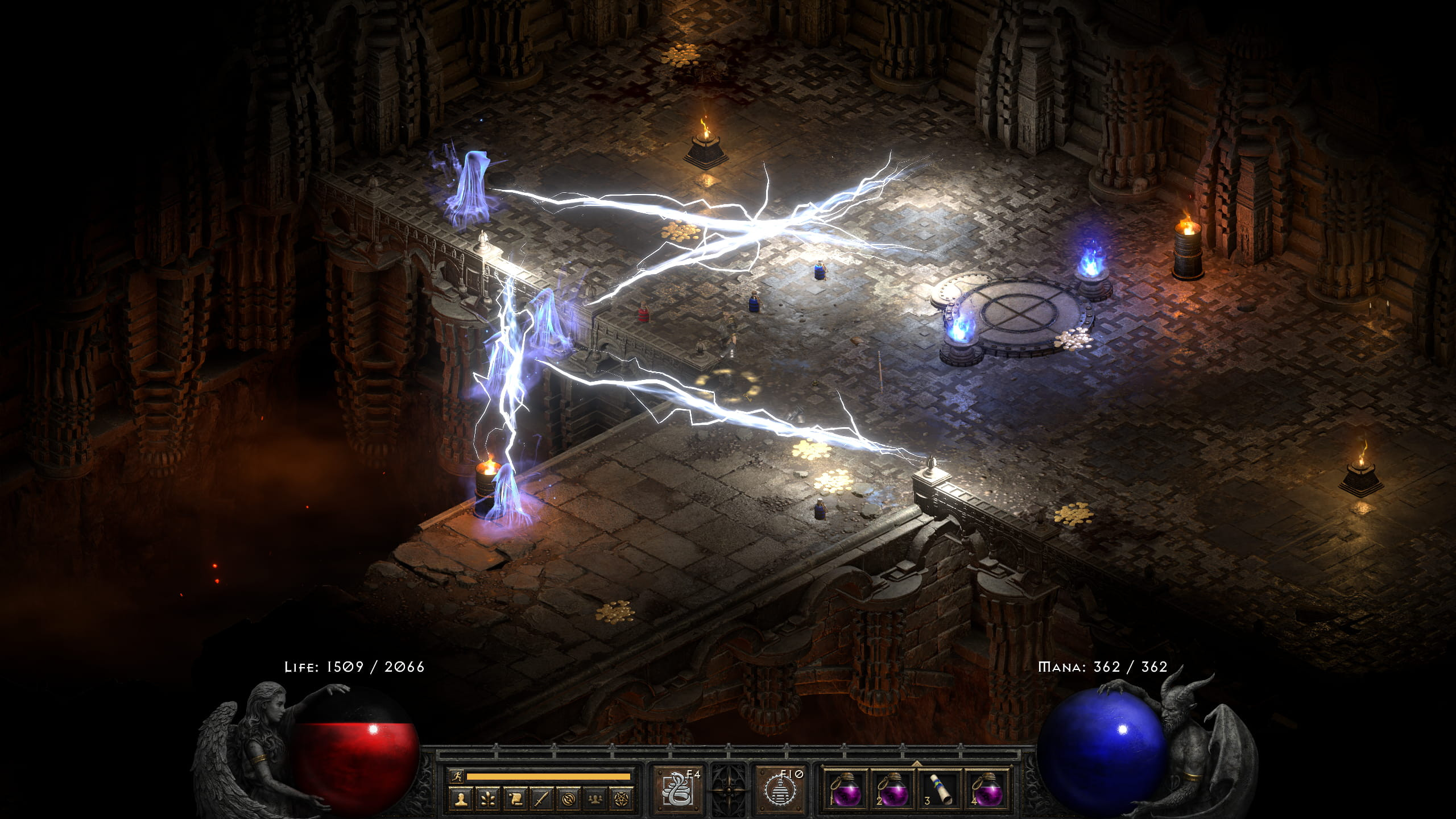Image resolution: width=1456 pixels, height=819 pixels.
Task: Expand the potion belt rows
Action: click(x=916, y=763)
